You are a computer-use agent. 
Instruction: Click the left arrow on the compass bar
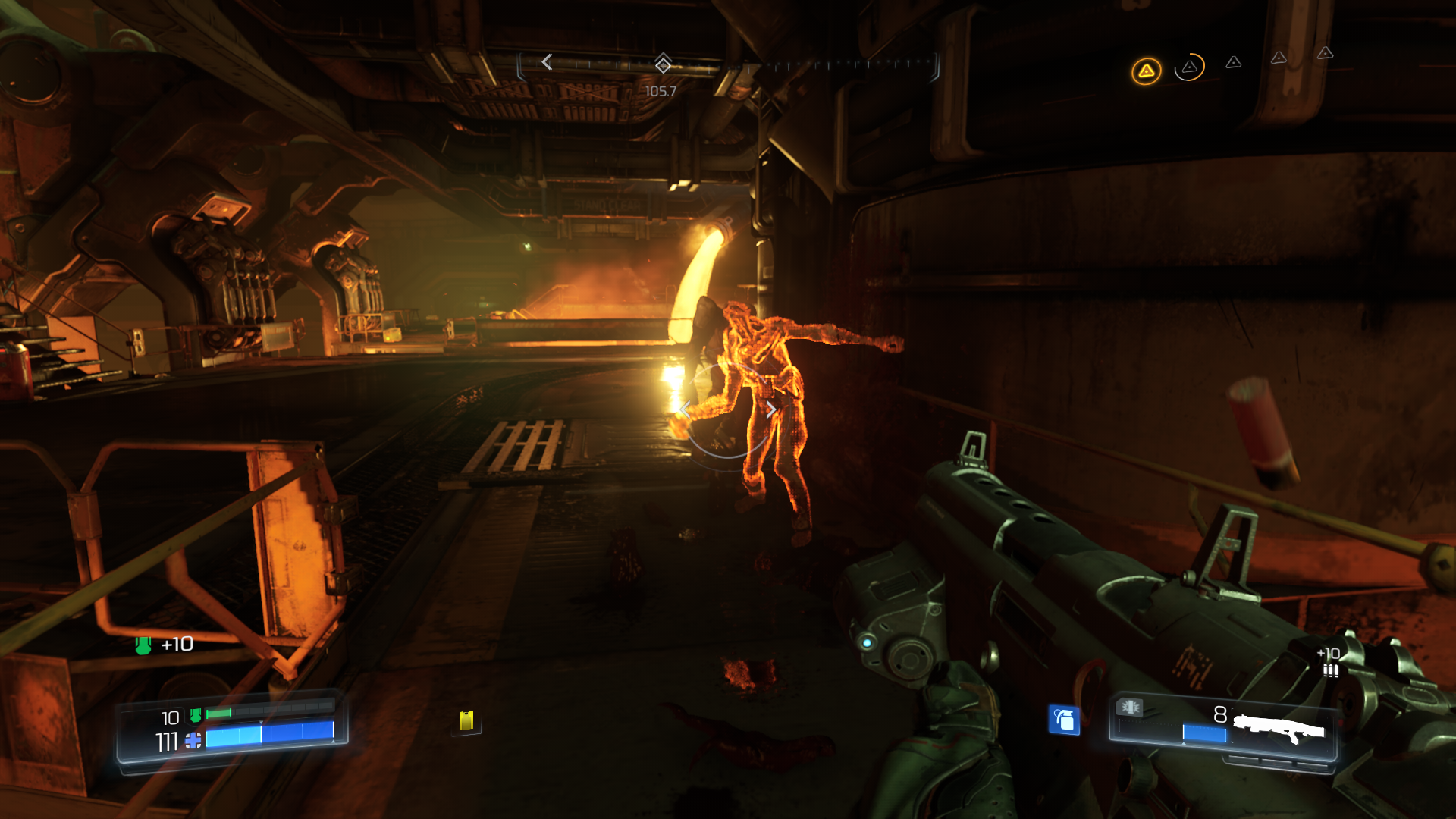click(x=547, y=62)
